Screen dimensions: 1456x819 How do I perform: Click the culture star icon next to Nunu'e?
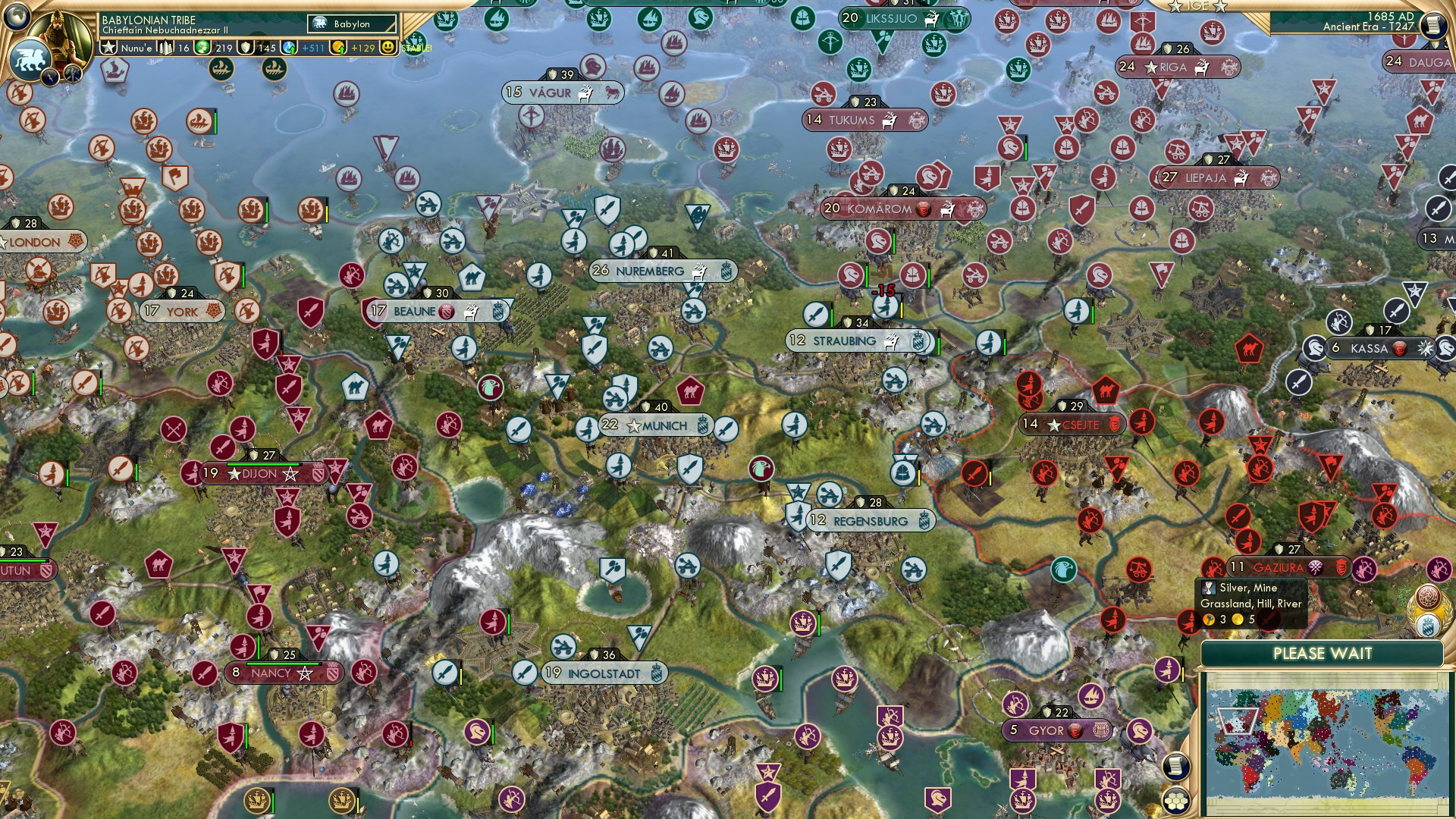pyautogui.click(x=108, y=48)
